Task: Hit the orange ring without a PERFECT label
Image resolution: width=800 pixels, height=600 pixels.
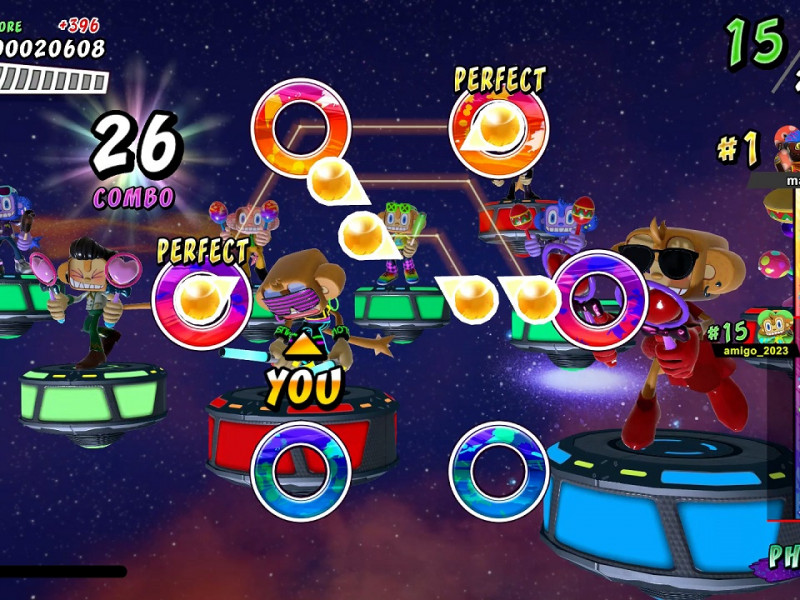Action: [300, 128]
